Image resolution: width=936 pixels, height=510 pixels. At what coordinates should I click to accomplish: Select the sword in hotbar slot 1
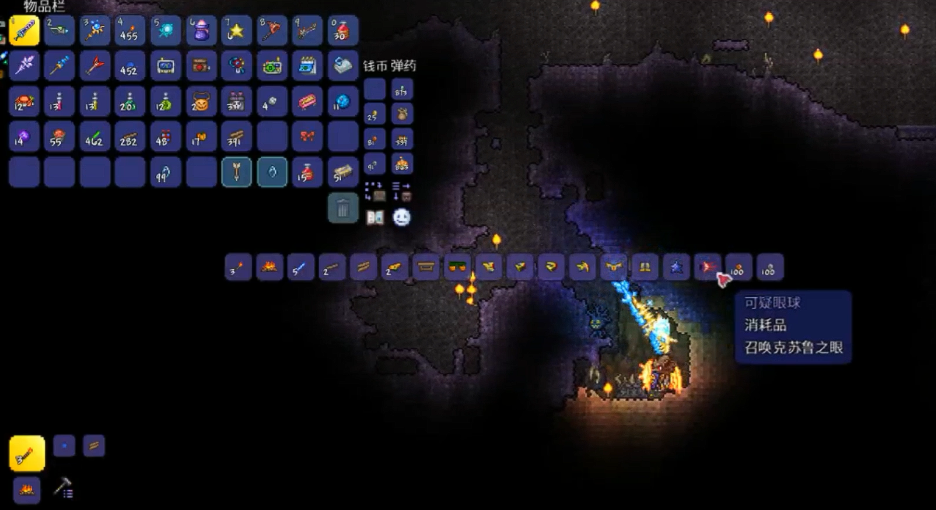point(25,31)
